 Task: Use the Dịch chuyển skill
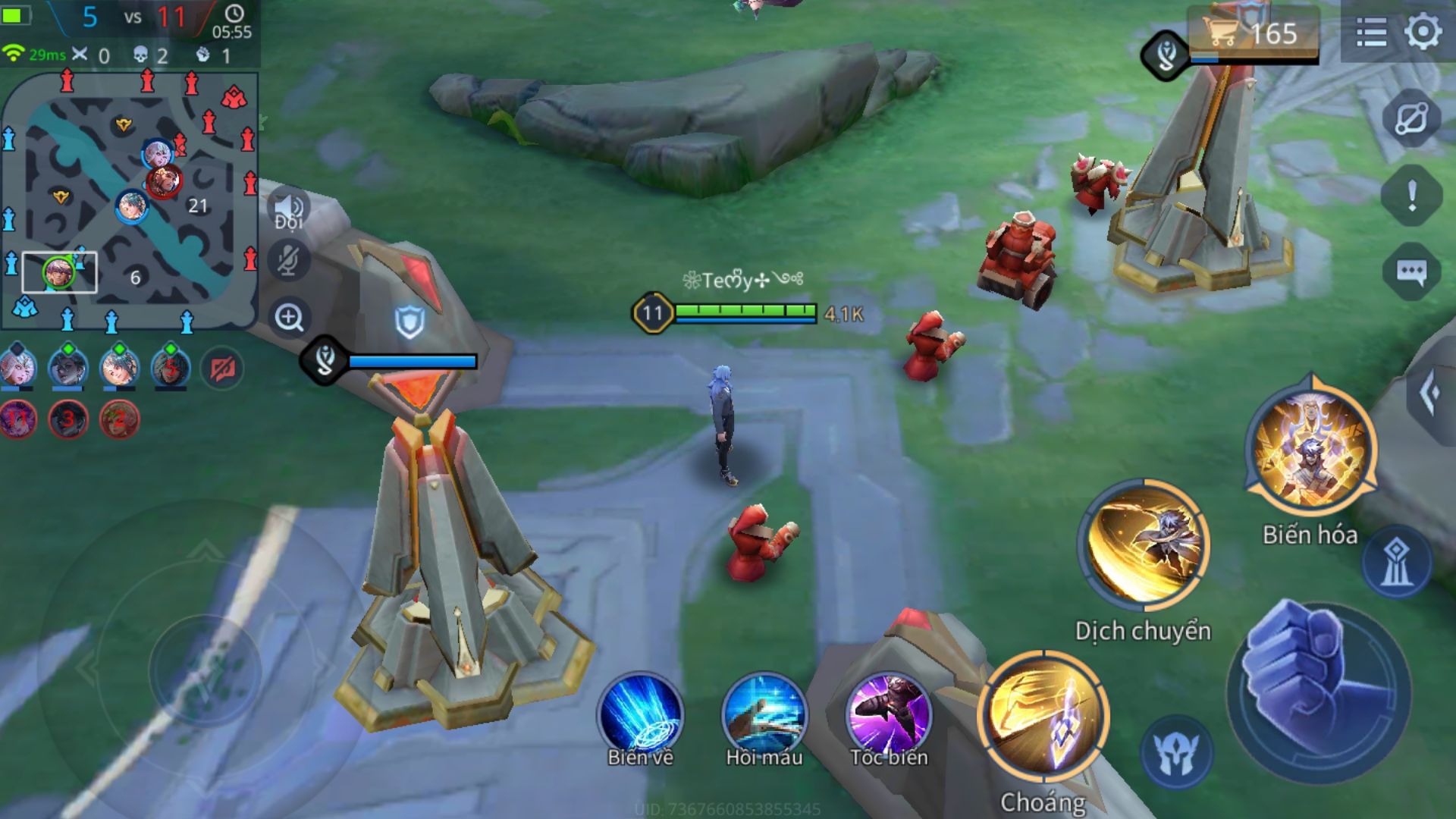pyautogui.click(x=1144, y=544)
